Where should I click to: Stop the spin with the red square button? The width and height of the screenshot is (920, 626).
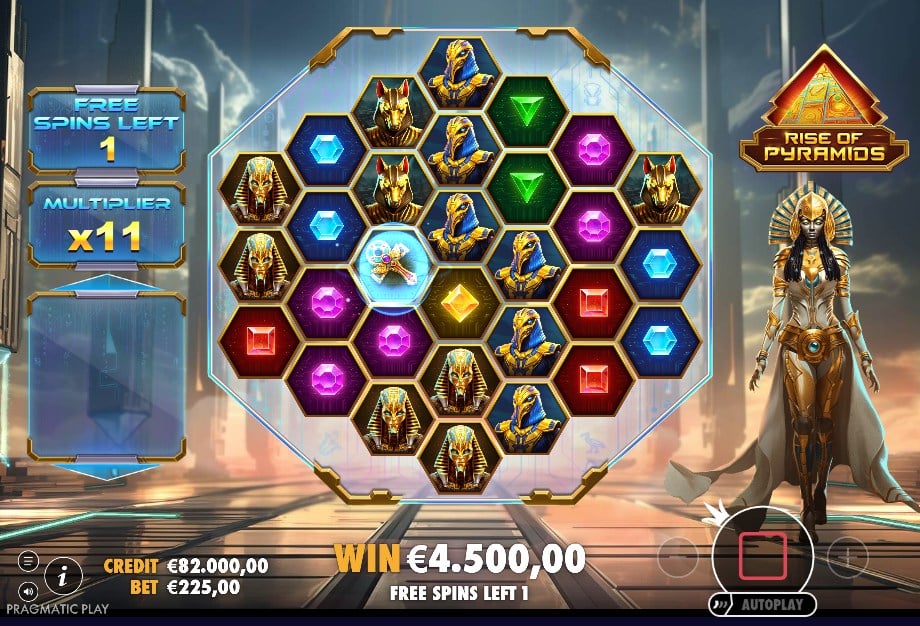(763, 554)
